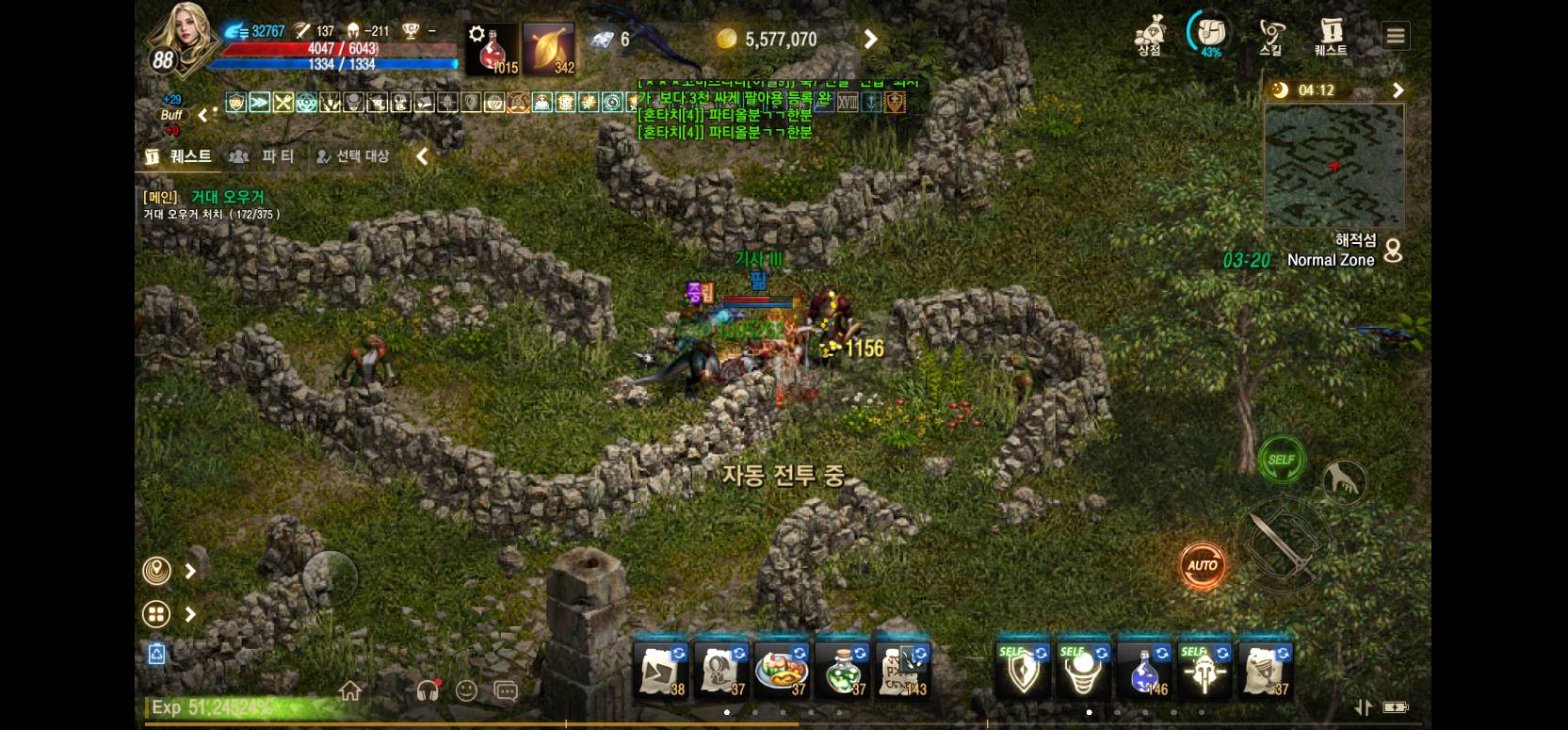Use the food plate hotbar slot
This screenshot has height=730, width=1568.
[782, 672]
